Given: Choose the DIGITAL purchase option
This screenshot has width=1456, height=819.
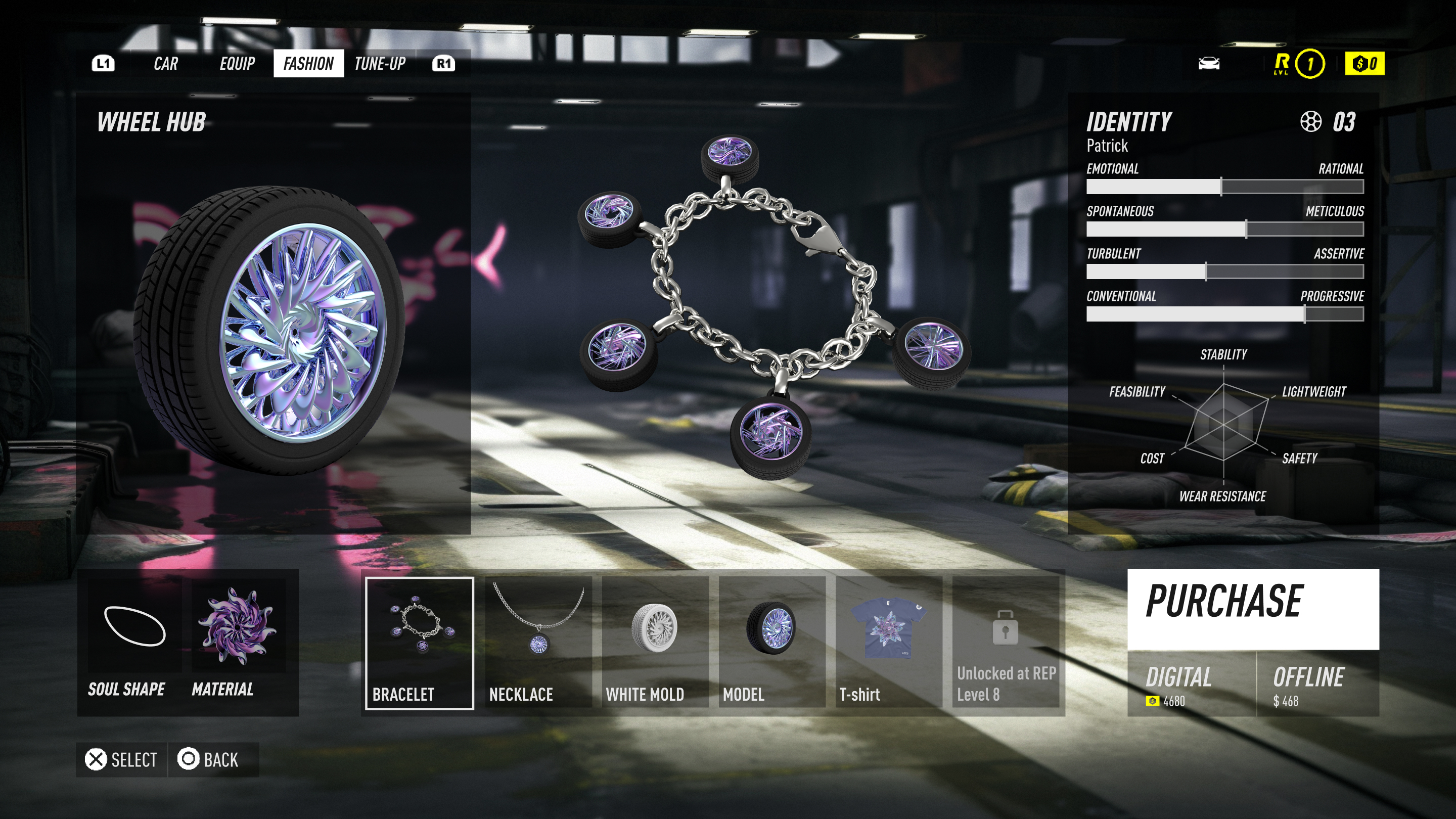Looking at the screenshot, I should click(x=1191, y=685).
